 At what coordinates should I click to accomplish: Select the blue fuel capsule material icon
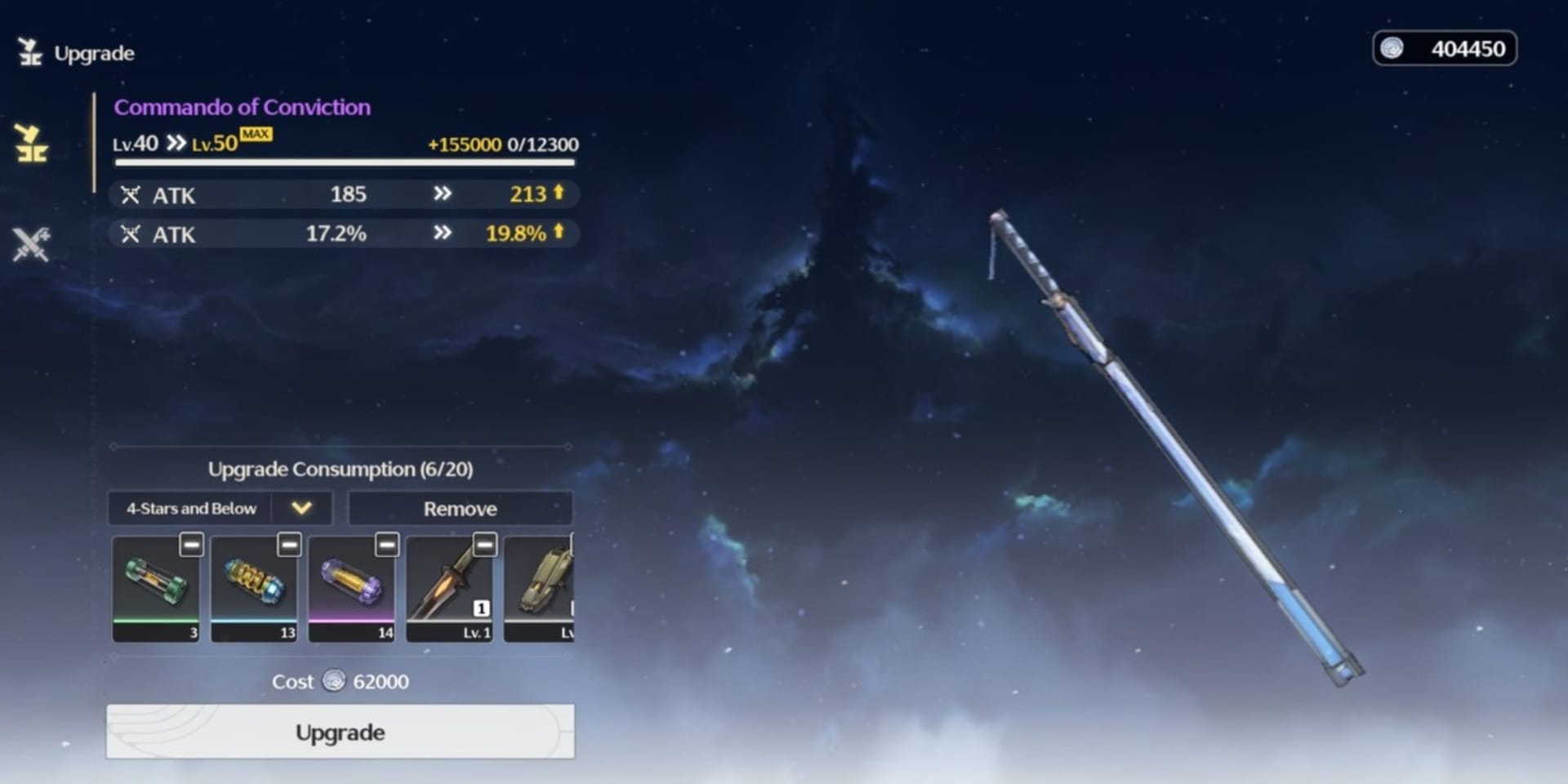click(253, 584)
